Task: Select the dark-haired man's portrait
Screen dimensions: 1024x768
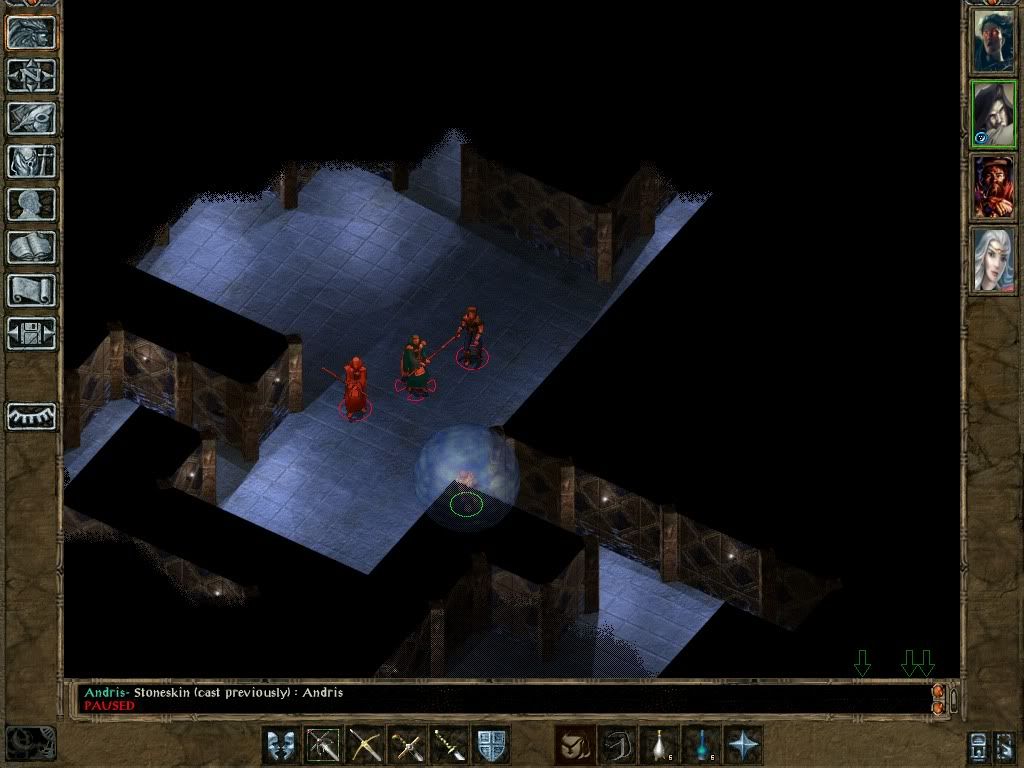Action: click(x=993, y=40)
